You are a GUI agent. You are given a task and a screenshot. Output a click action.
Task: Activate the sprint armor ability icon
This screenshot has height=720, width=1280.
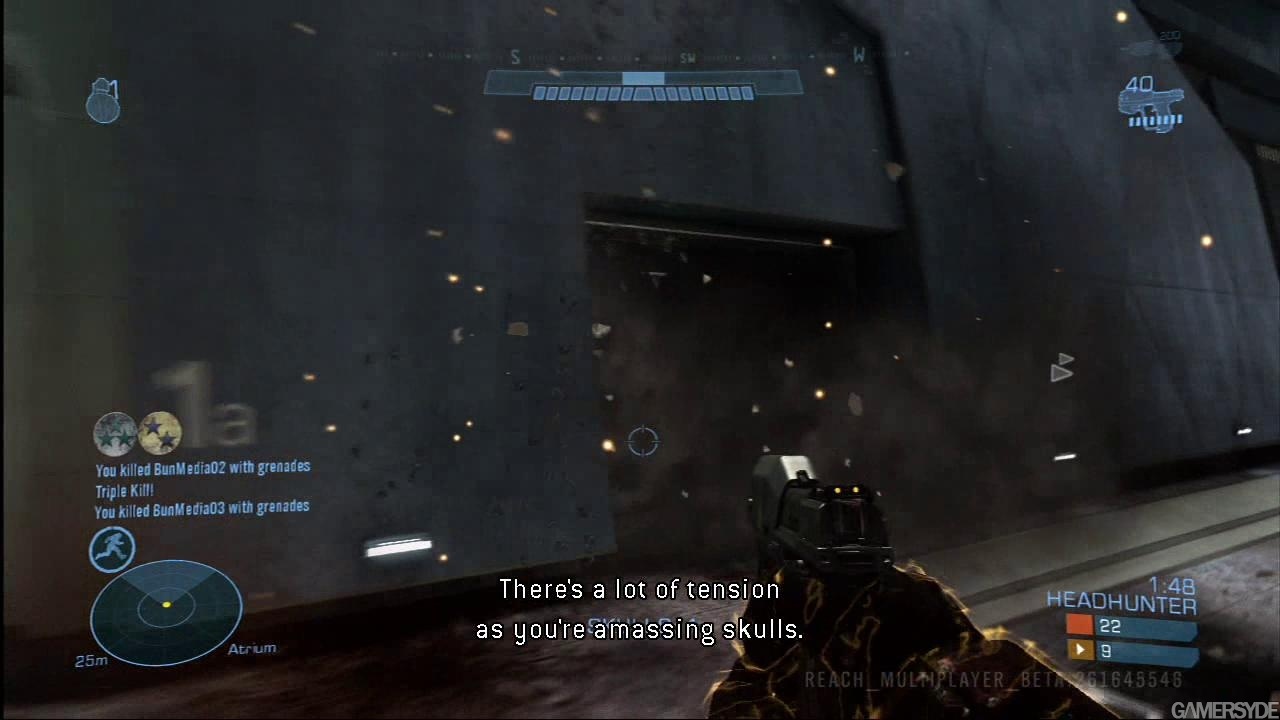click(x=112, y=549)
